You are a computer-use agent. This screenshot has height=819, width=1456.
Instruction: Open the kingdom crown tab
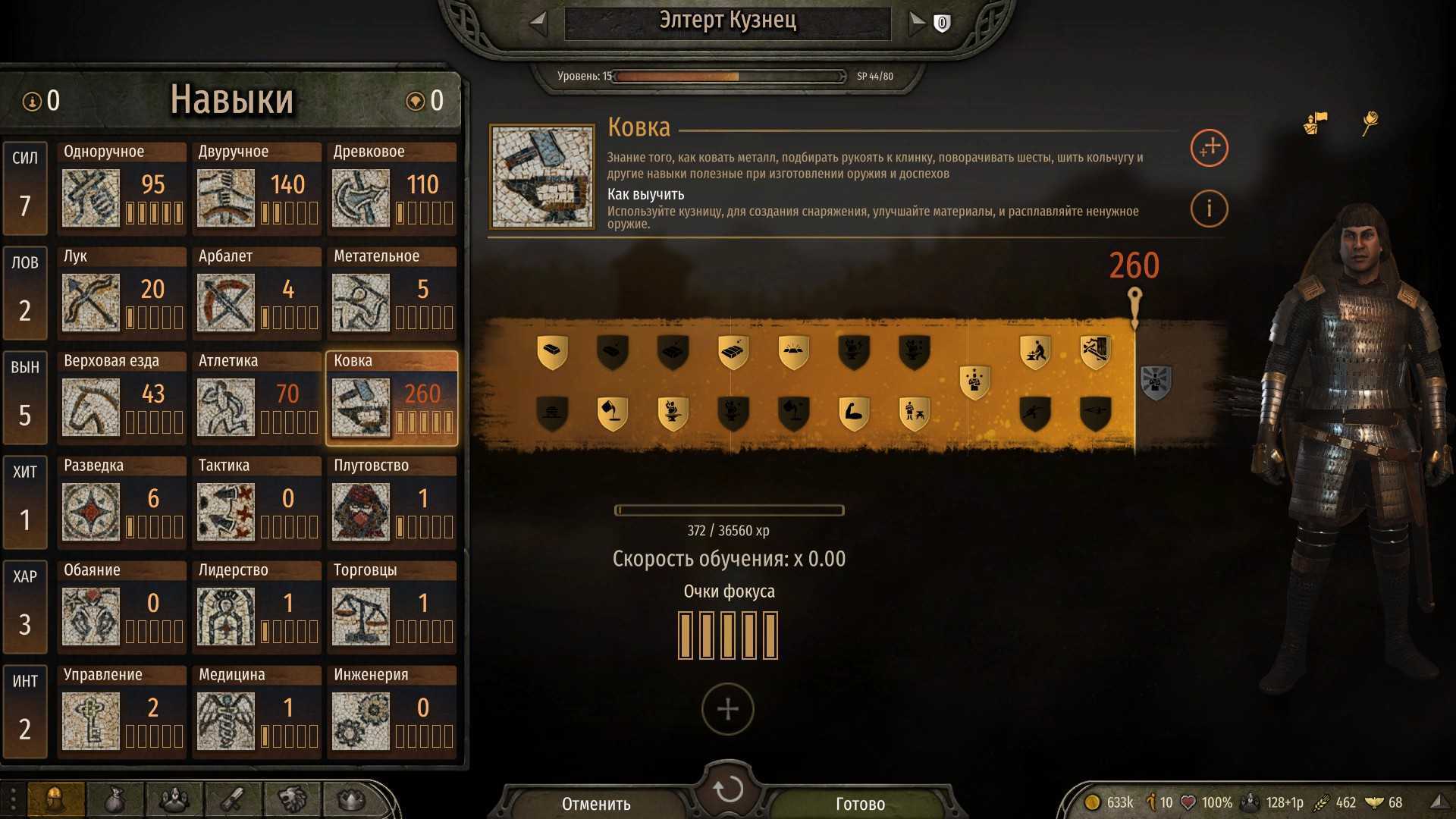[x=350, y=799]
